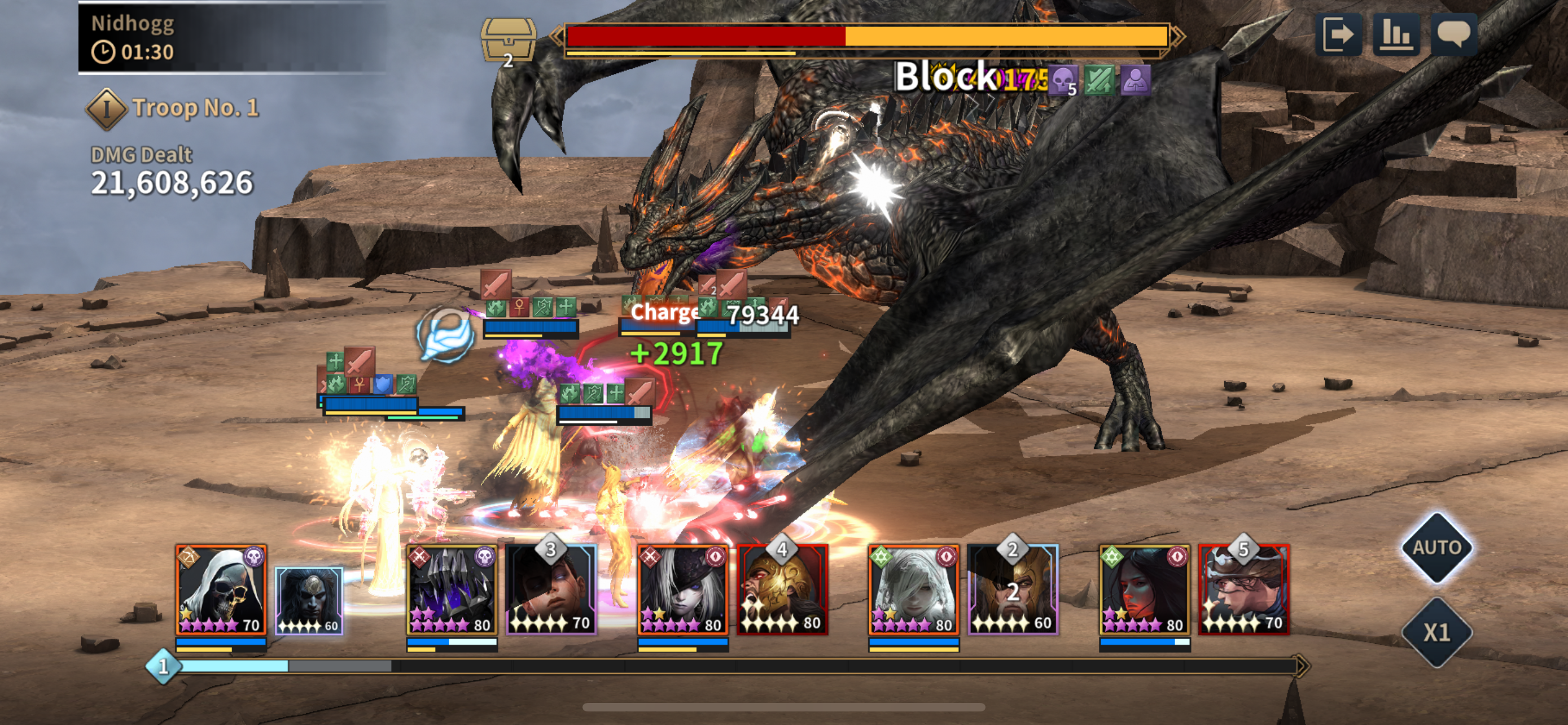
Task: Exit the battle via the exit icon
Action: click(1338, 34)
